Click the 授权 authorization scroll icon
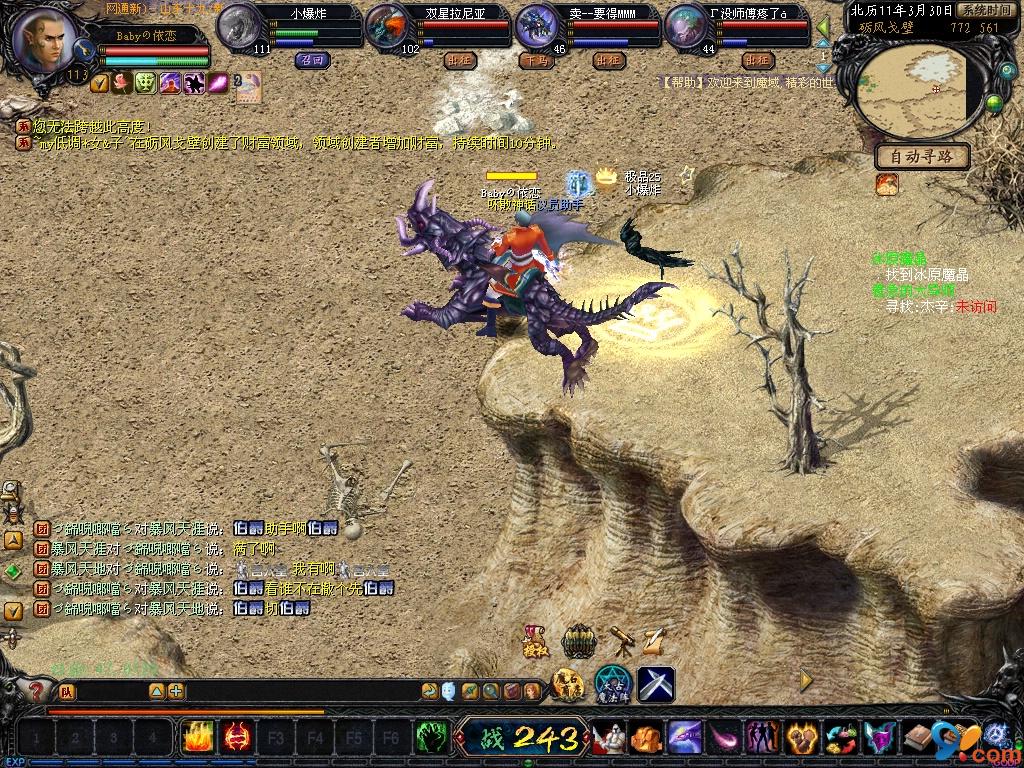Viewport: 1024px width, 768px height. pyautogui.click(x=533, y=642)
